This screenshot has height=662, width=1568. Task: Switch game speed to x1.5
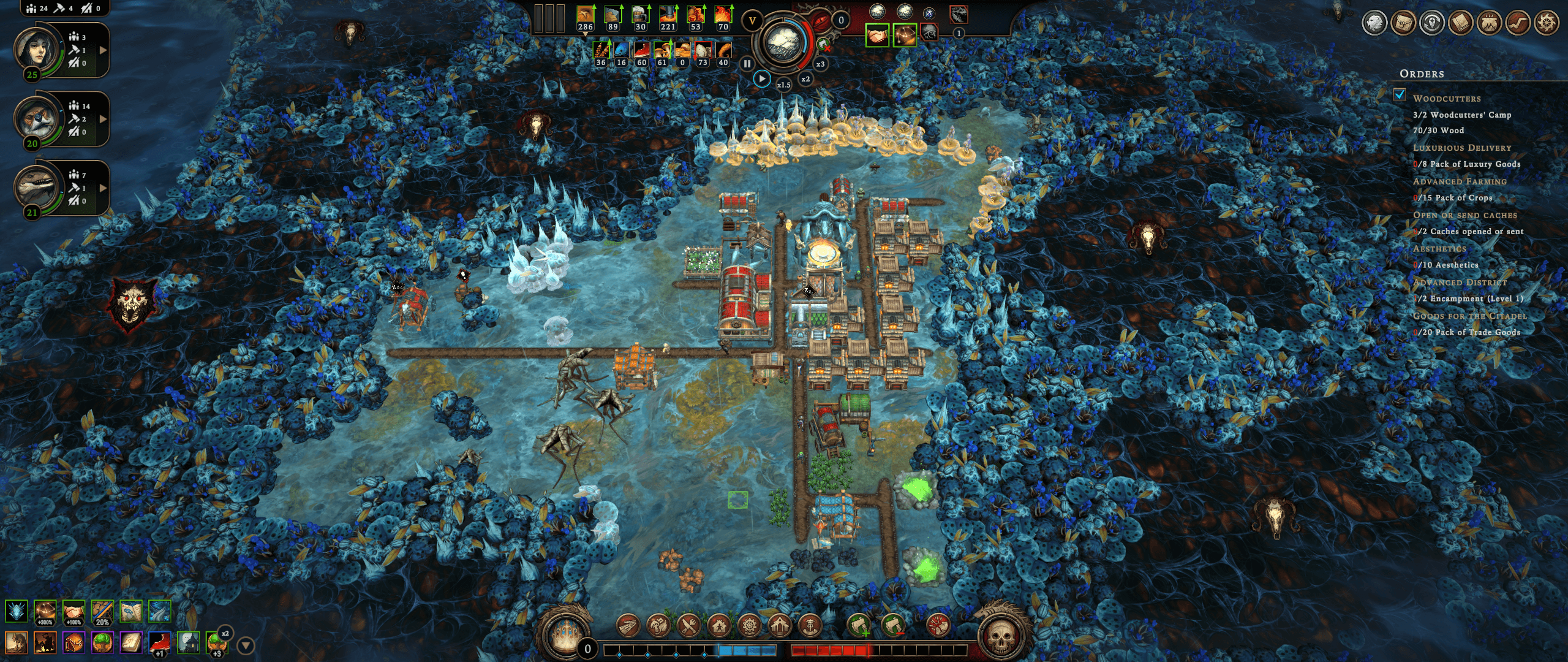tap(783, 85)
